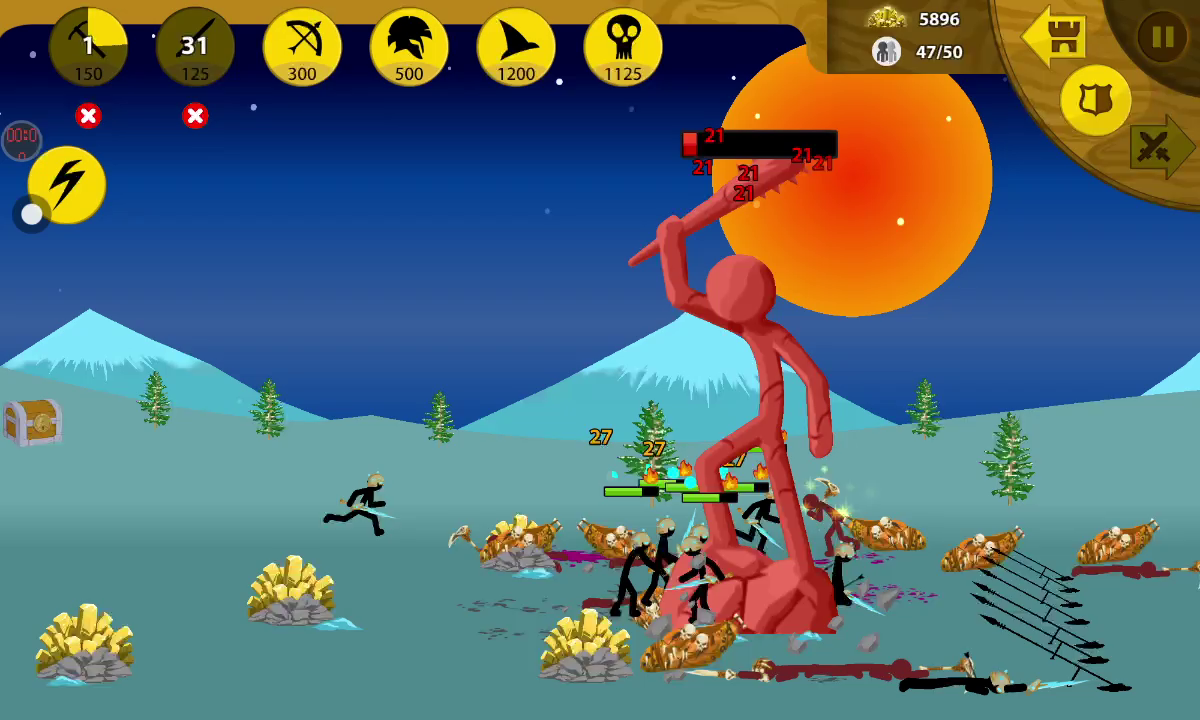Train a miner with the pickaxe button
Image resolution: width=1200 pixels, height=720 pixels.
point(88,47)
